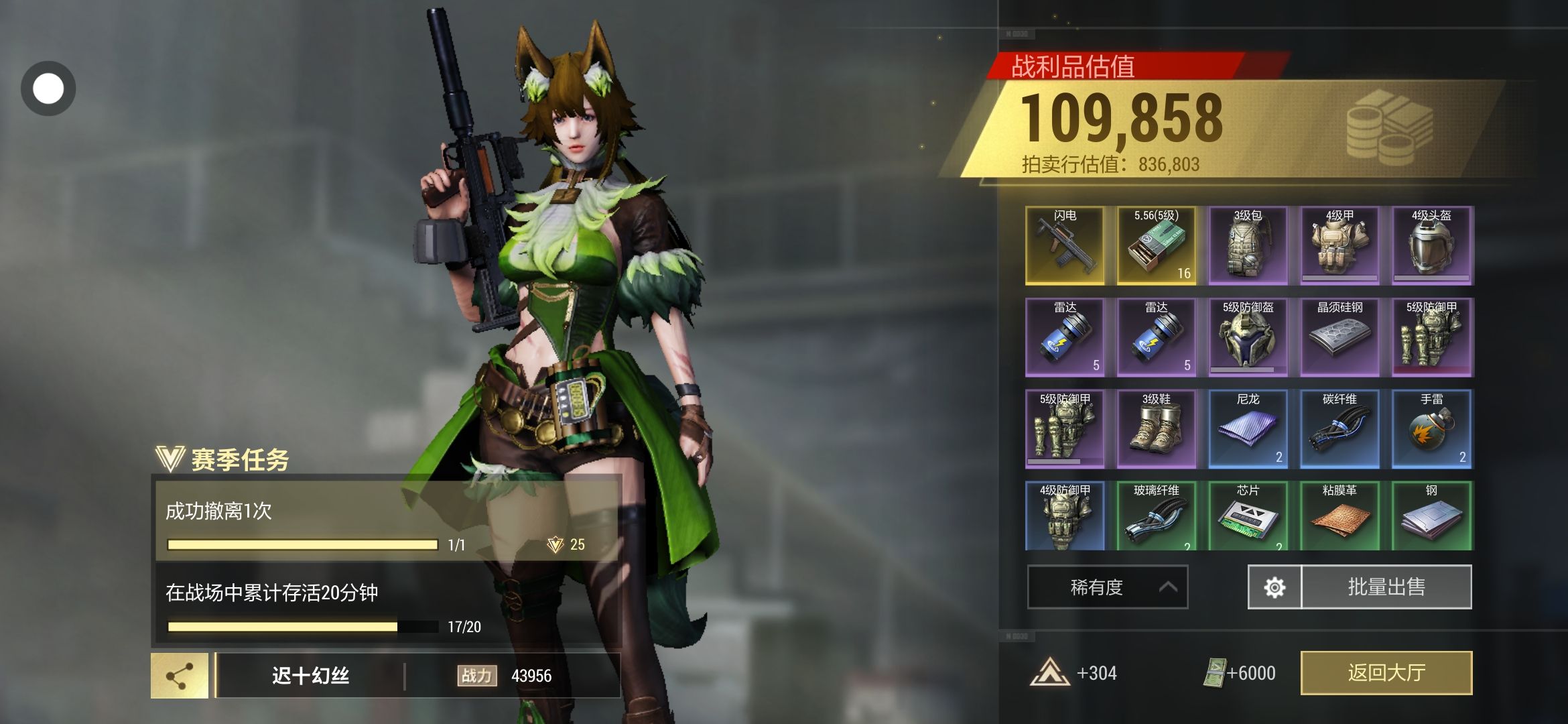Select the 5级防御盔 helmet slot

1248,337
